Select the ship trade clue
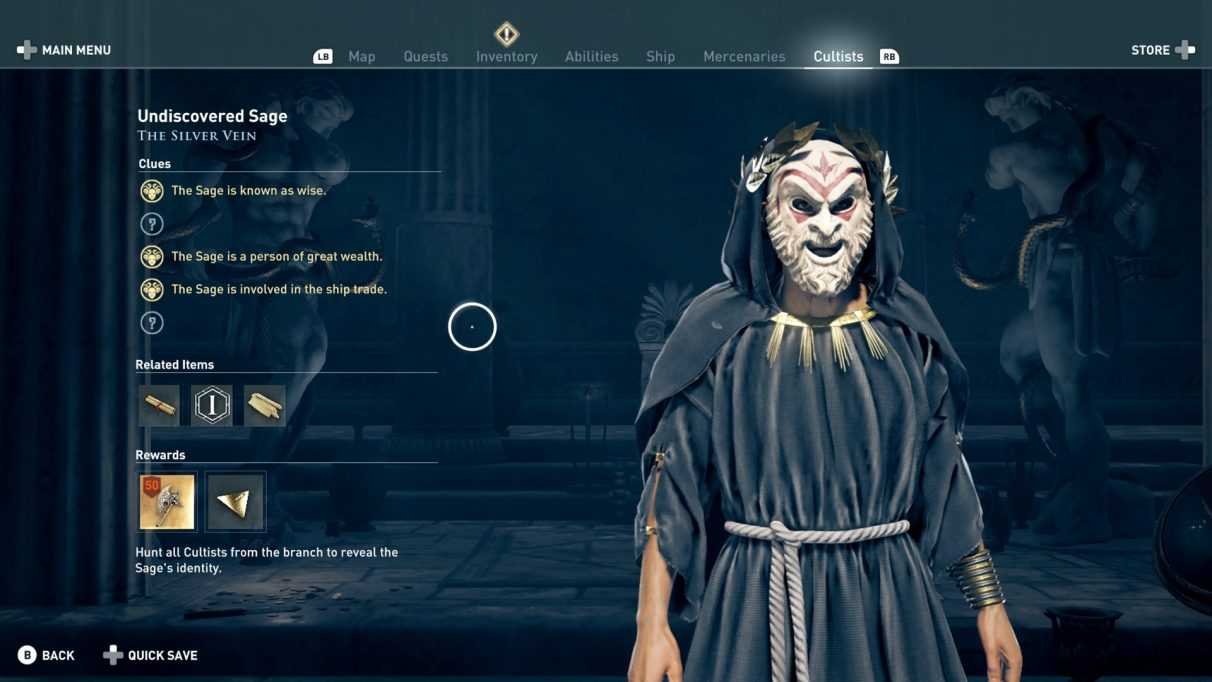The image size is (1212, 682). 278,290
